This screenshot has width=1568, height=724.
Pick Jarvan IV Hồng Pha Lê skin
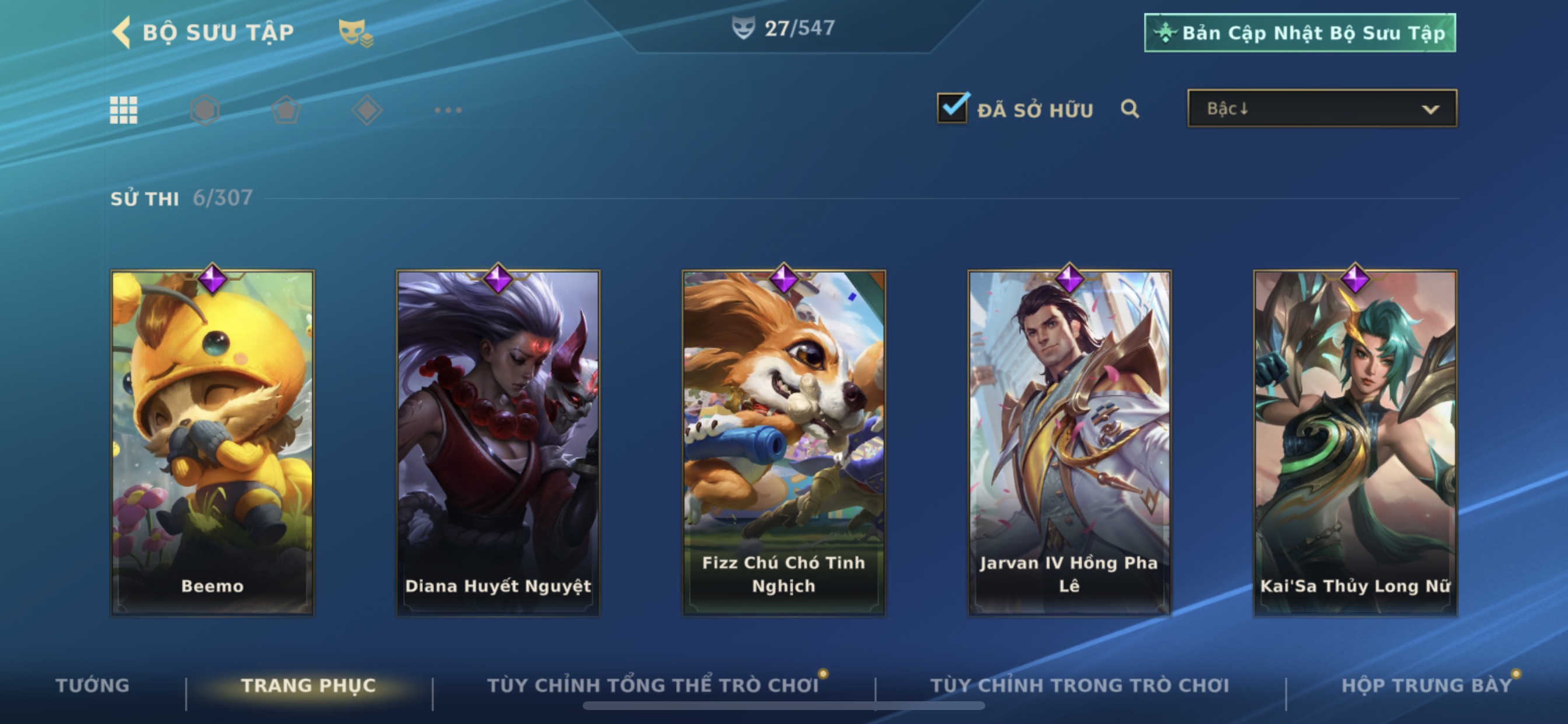point(1069,442)
